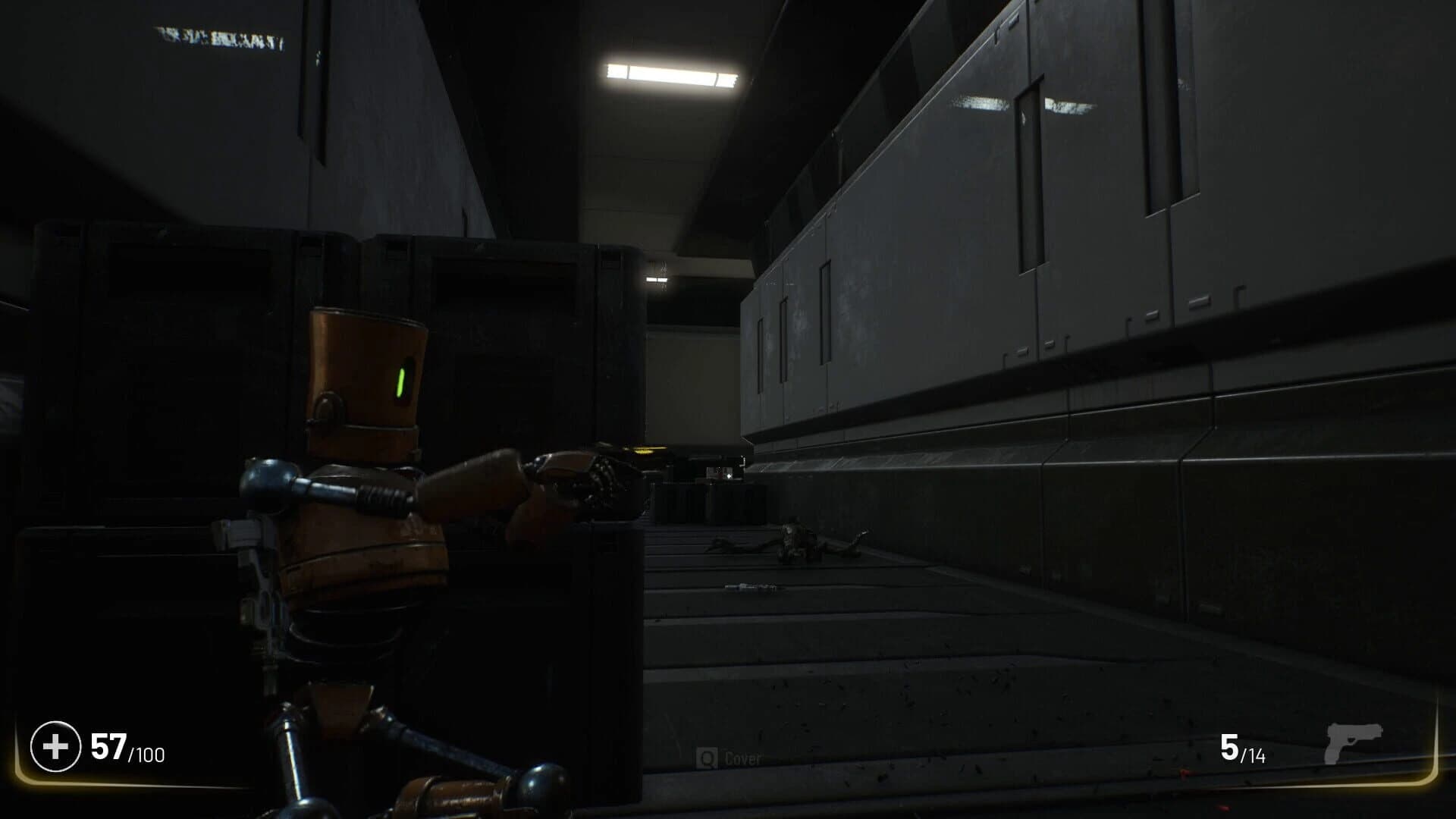Toggle the Cover action prompt
1456x819 pixels.
click(728, 758)
